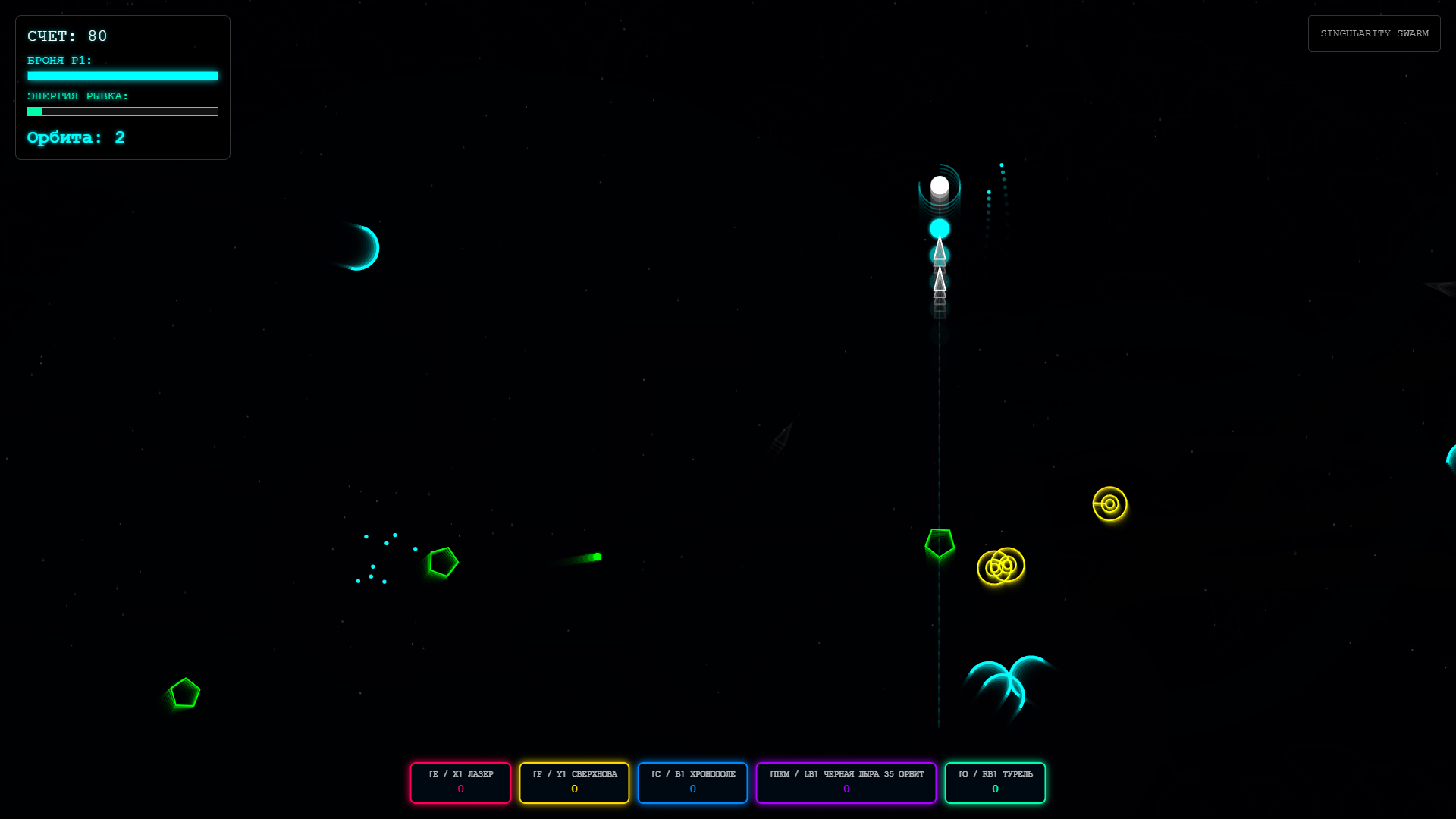Click the Орбита: 2 counter
This screenshot has height=819, width=1456.
[76, 137]
